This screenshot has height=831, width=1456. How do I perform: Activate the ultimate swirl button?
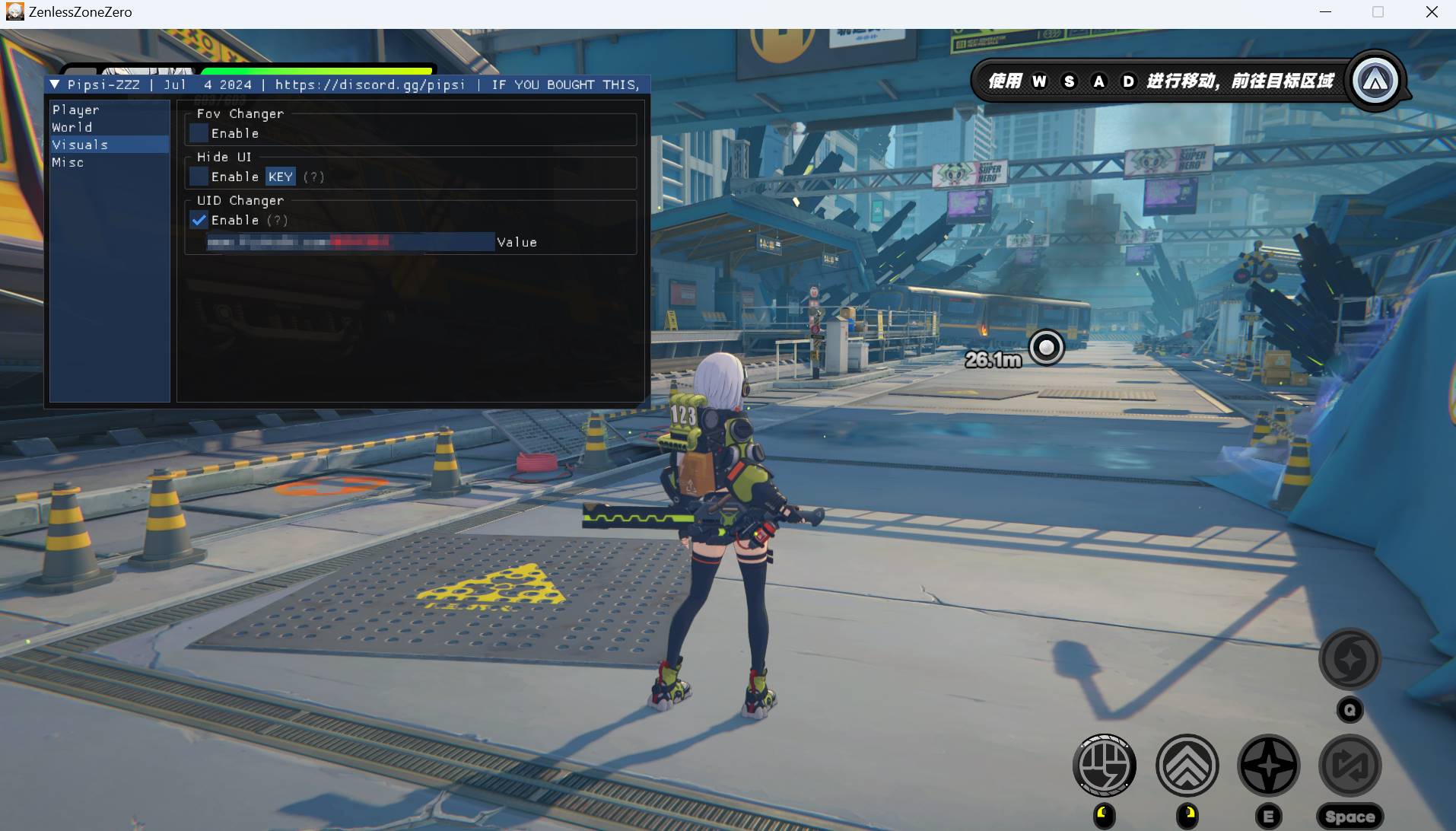click(x=1350, y=659)
